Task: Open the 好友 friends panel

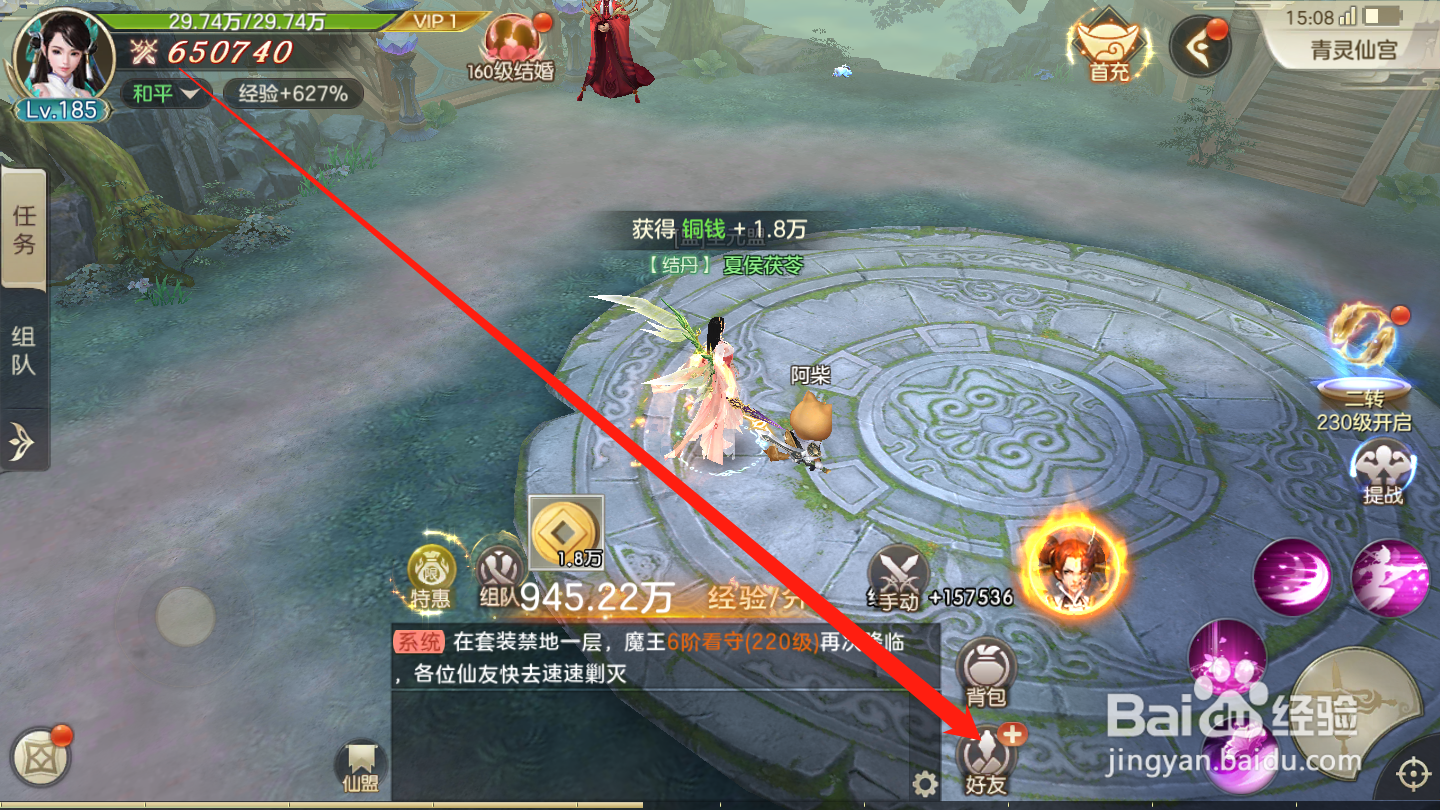Action: (984, 758)
